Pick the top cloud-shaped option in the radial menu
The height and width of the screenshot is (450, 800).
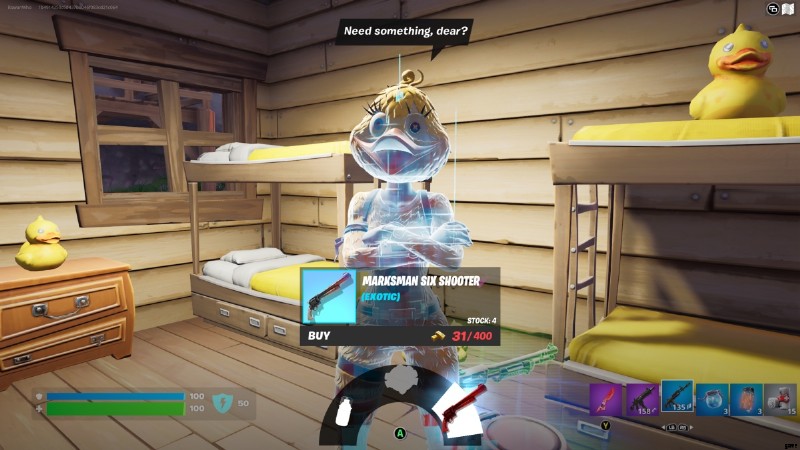[x=403, y=378]
